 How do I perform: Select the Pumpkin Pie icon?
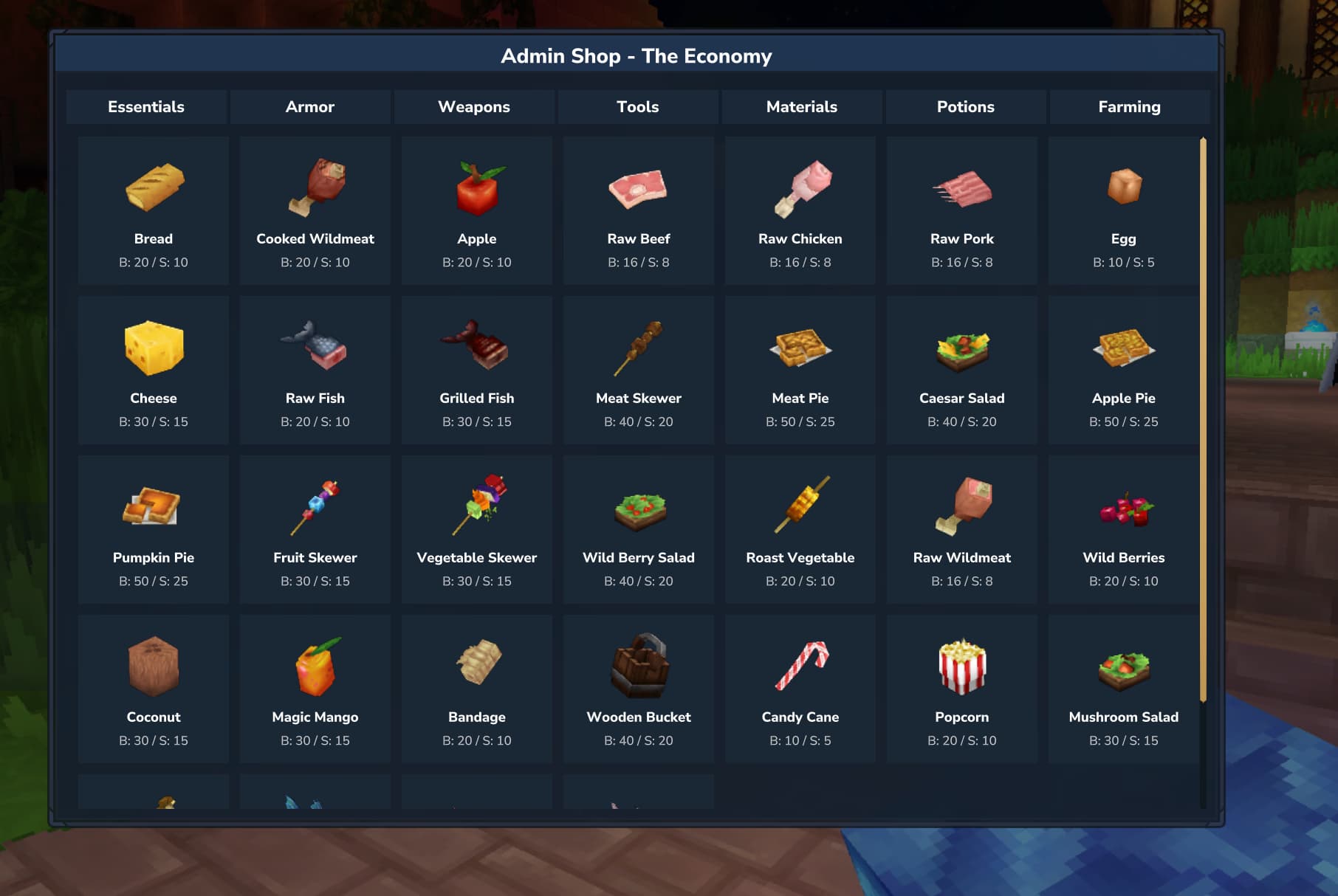153,506
